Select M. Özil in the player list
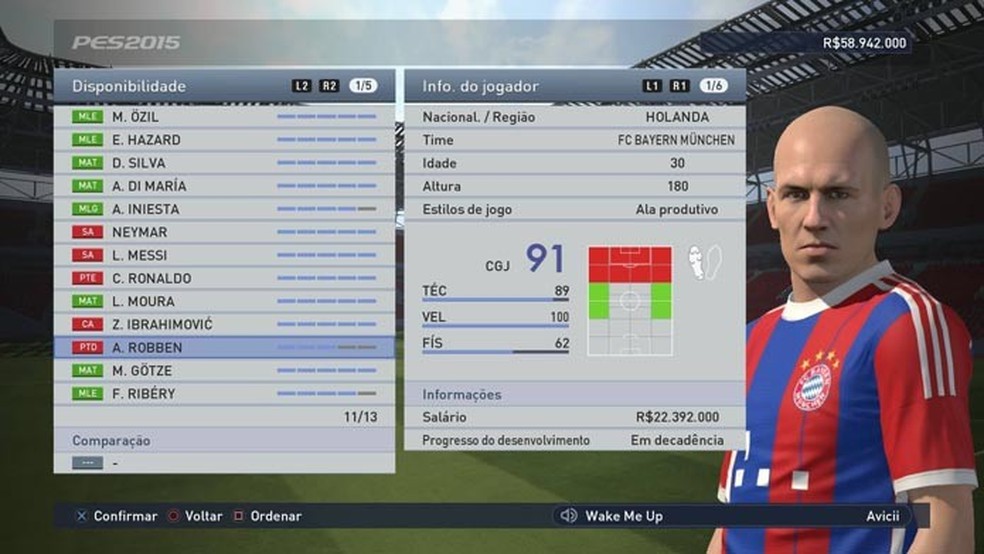The width and height of the screenshot is (984, 554). 224,117
